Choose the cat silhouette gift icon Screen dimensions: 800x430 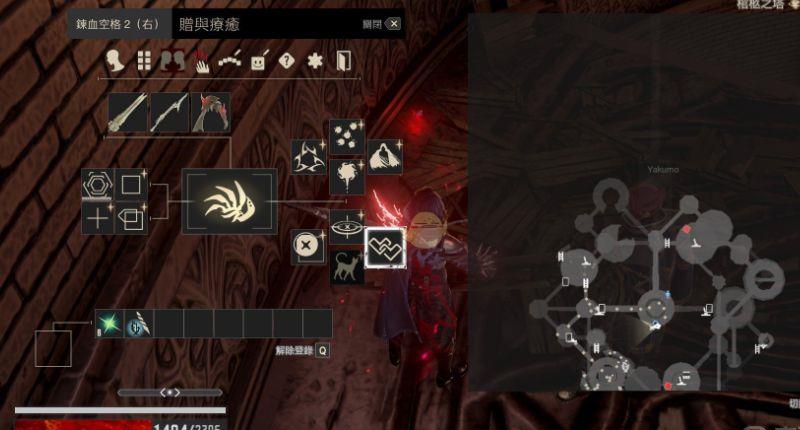point(347,267)
